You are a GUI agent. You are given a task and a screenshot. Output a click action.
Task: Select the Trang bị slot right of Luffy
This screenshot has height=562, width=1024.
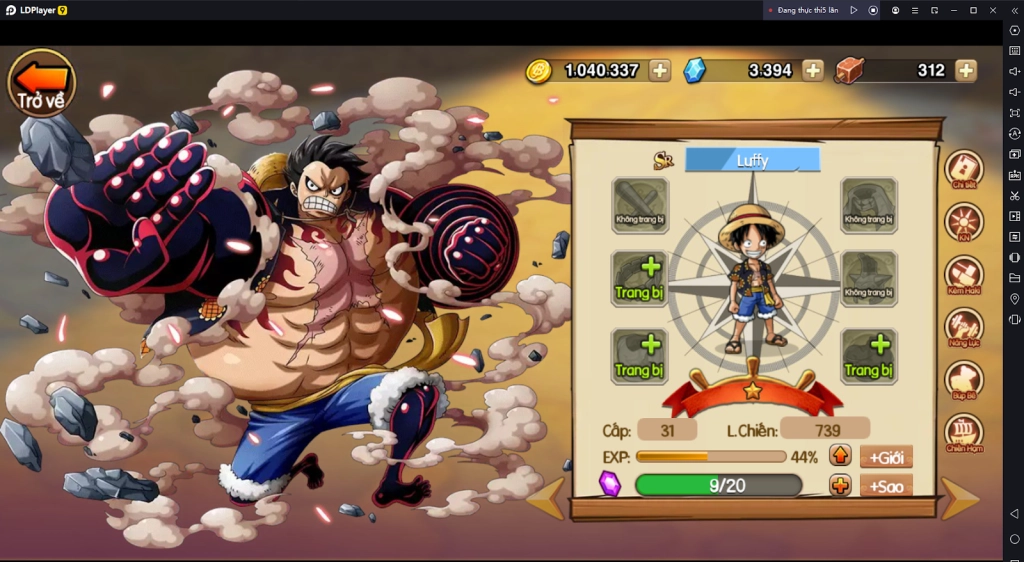coord(868,357)
